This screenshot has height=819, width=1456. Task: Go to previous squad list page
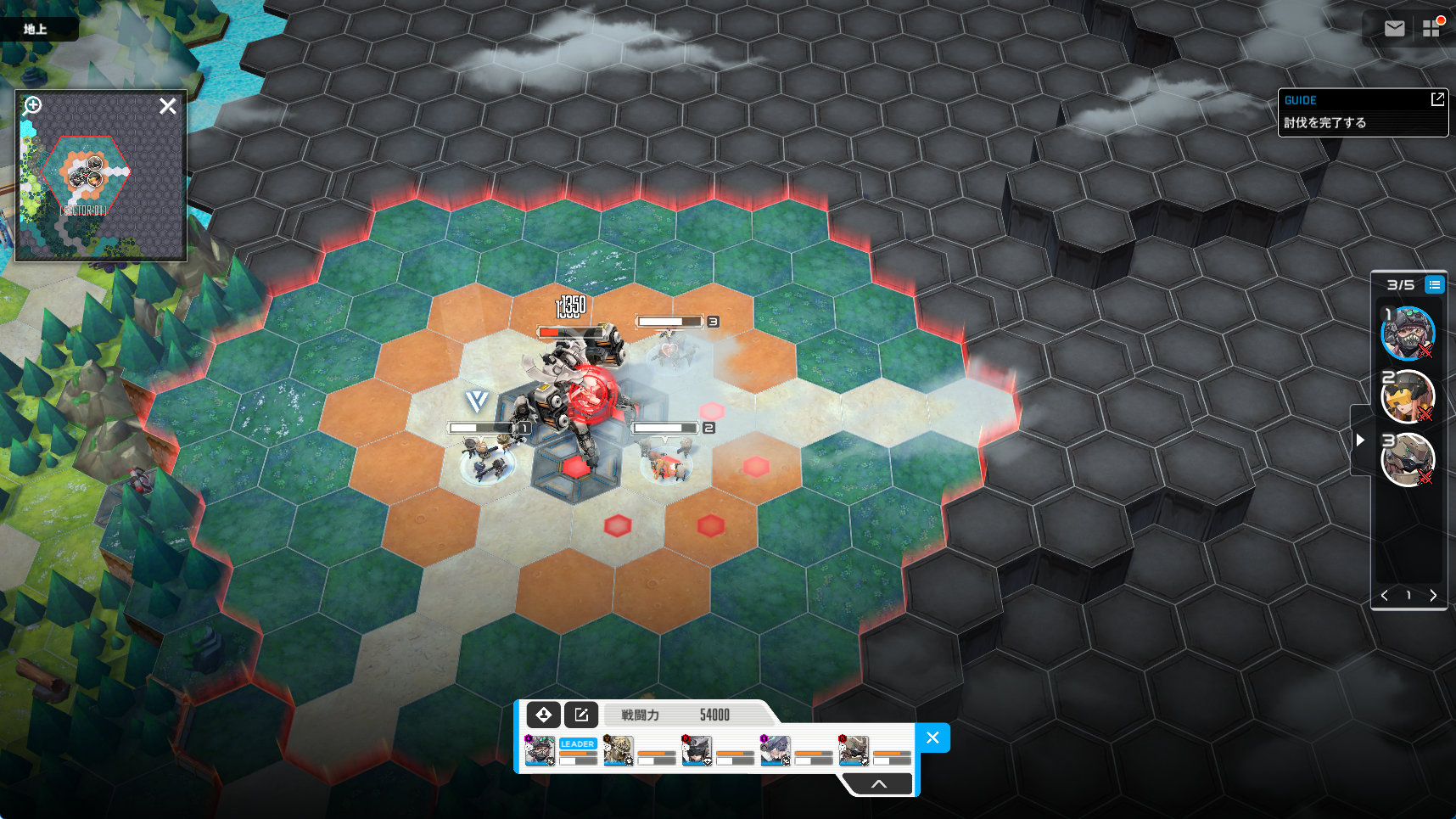[x=1385, y=596]
